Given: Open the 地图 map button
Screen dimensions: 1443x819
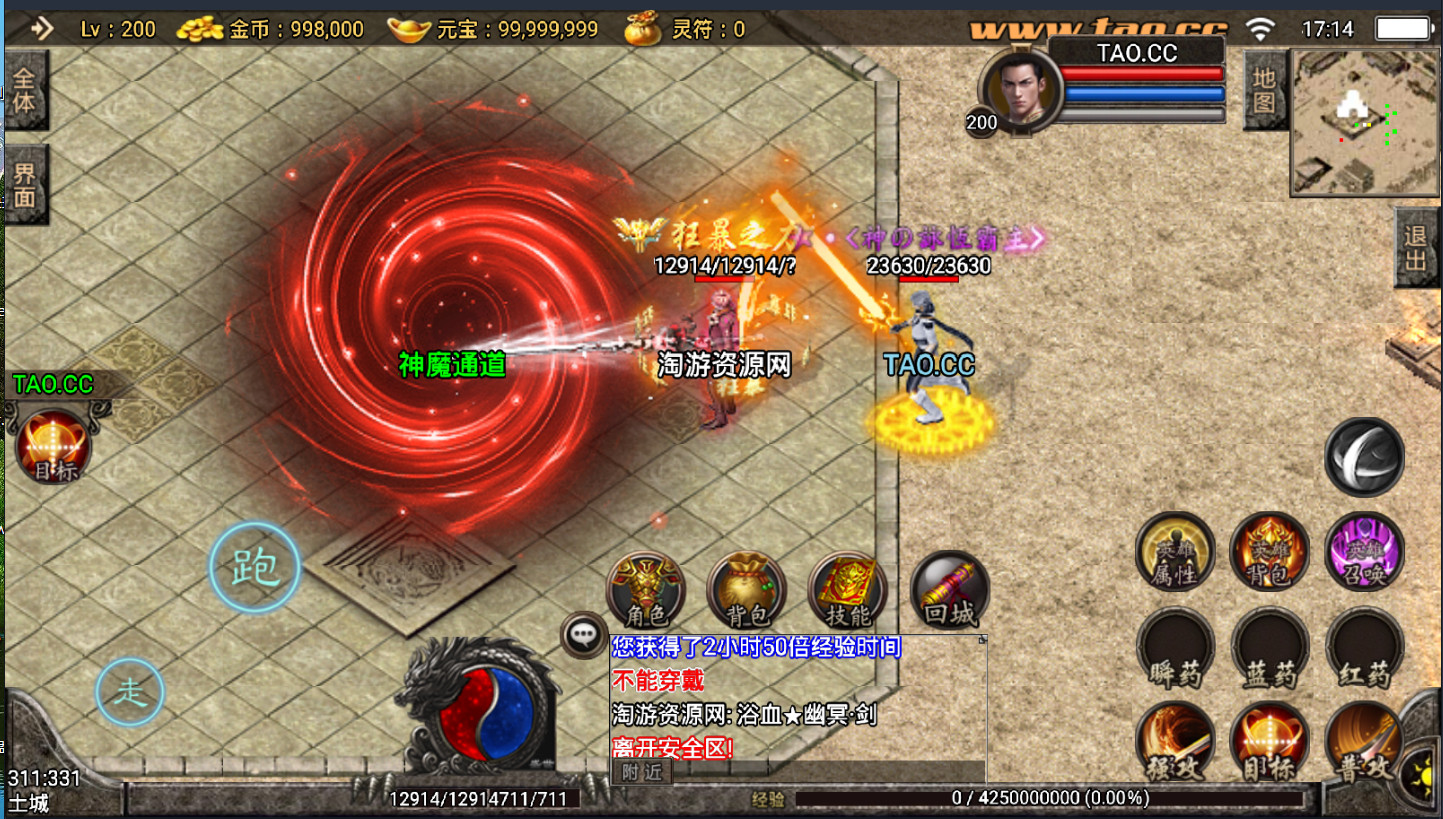Looking at the screenshot, I should point(1264,91).
